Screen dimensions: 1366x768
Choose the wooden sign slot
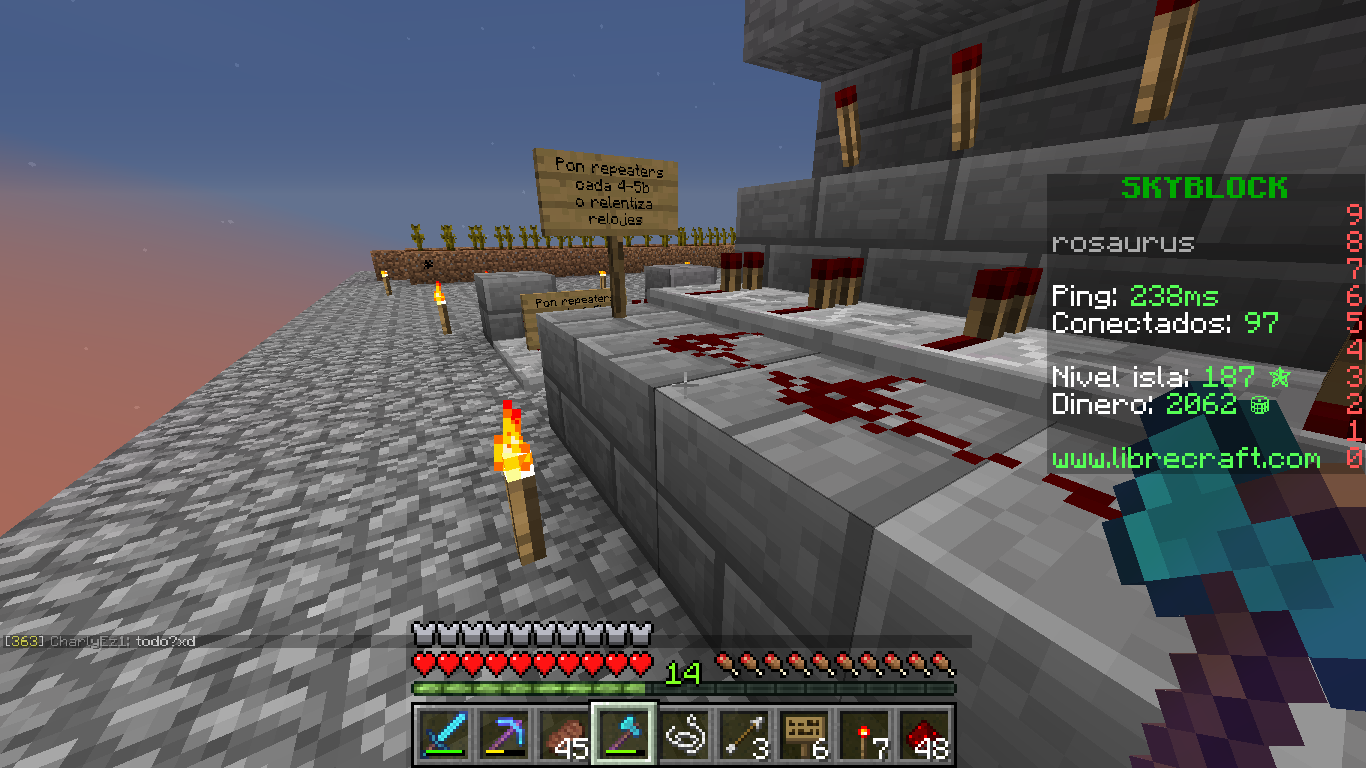(805, 735)
